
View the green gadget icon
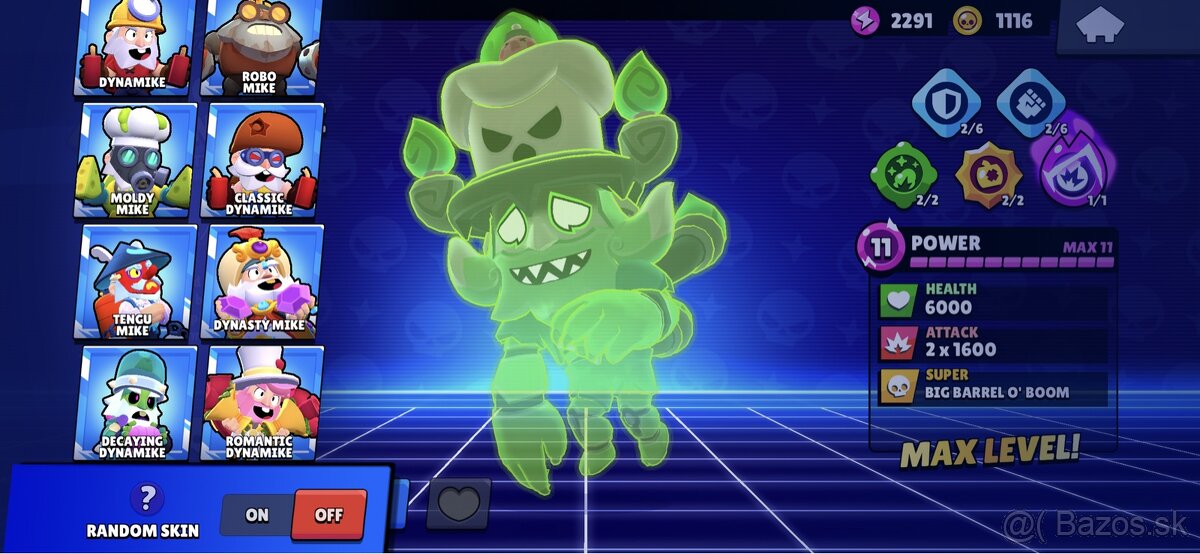[904, 174]
